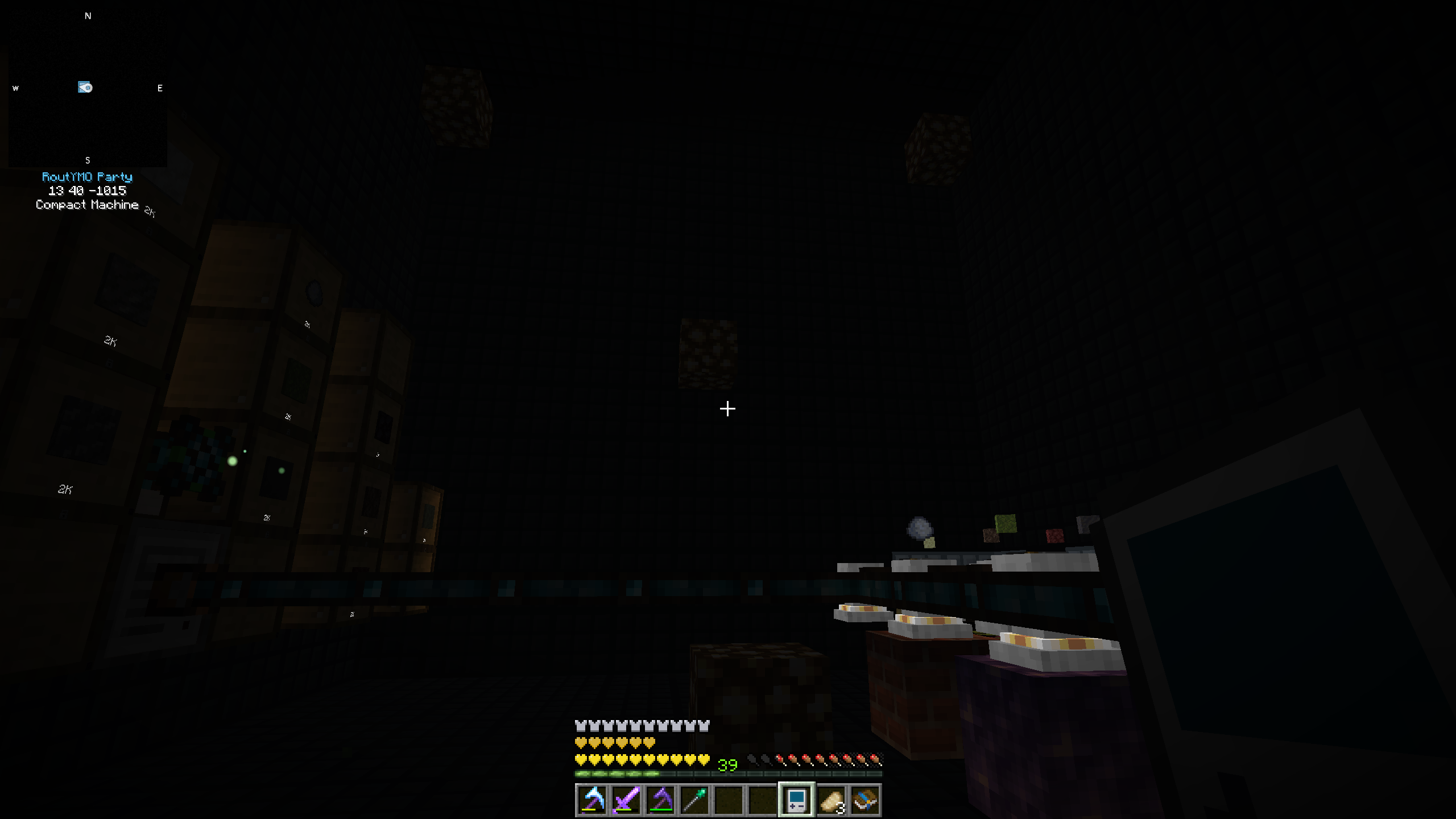1456x819 pixels.
Task: Click the first armor icon above the hearts
Action: coord(579,725)
